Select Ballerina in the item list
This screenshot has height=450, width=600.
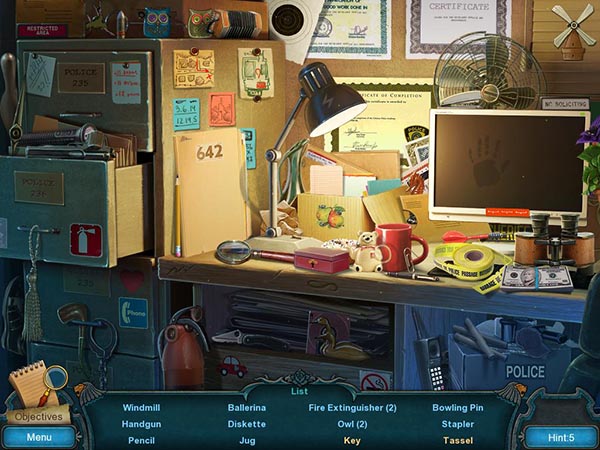pos(247,408)
